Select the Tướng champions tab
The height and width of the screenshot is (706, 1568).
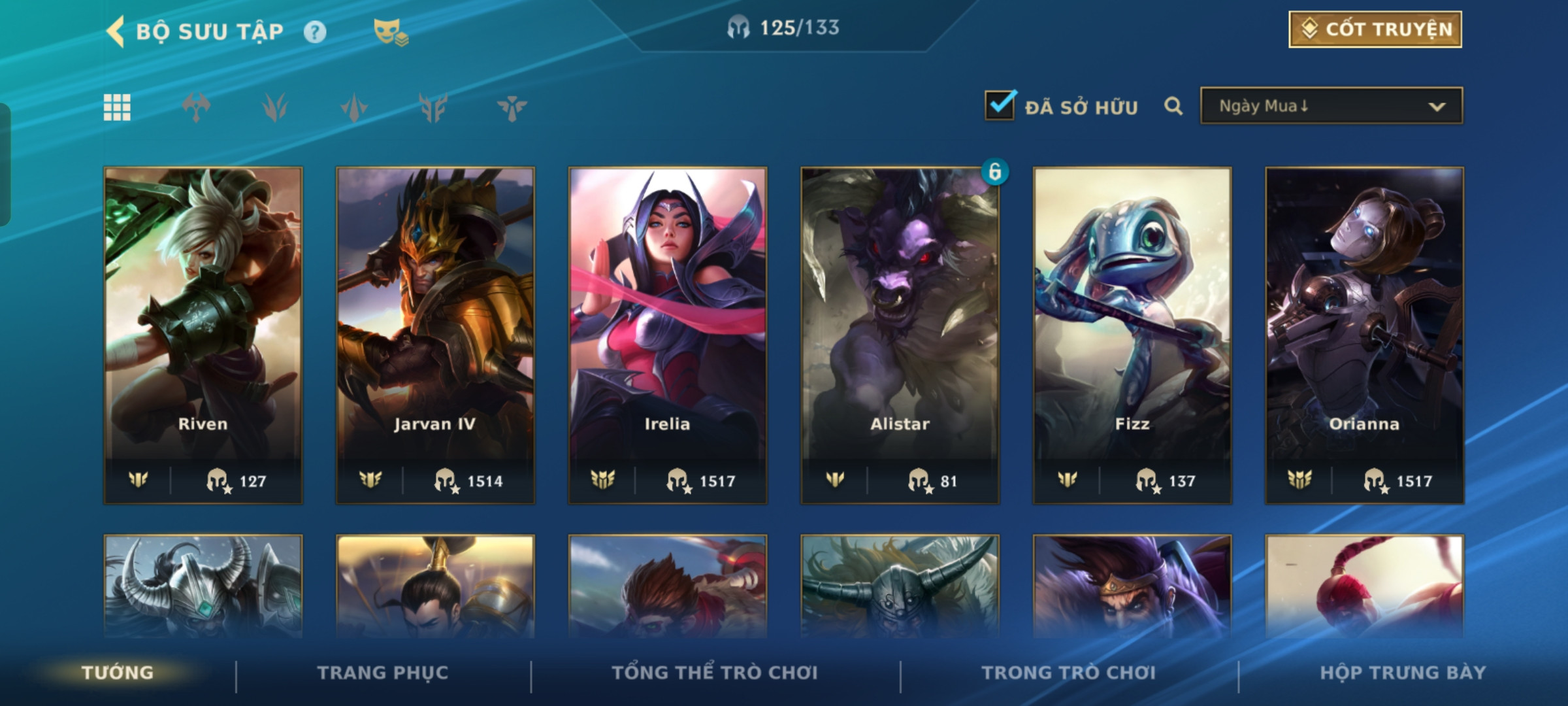coord(118,673)
